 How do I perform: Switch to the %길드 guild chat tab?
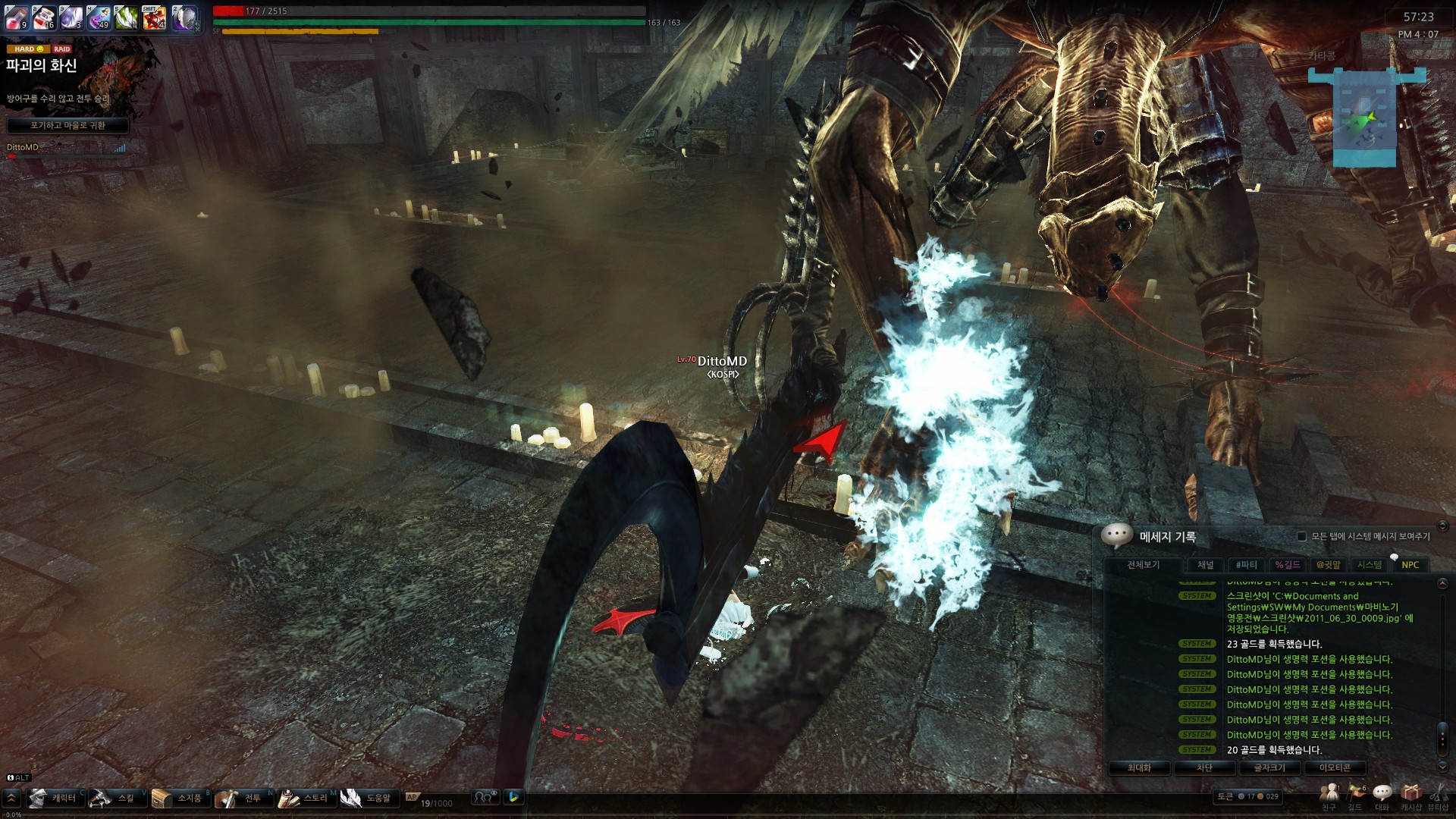(1287, 565)
